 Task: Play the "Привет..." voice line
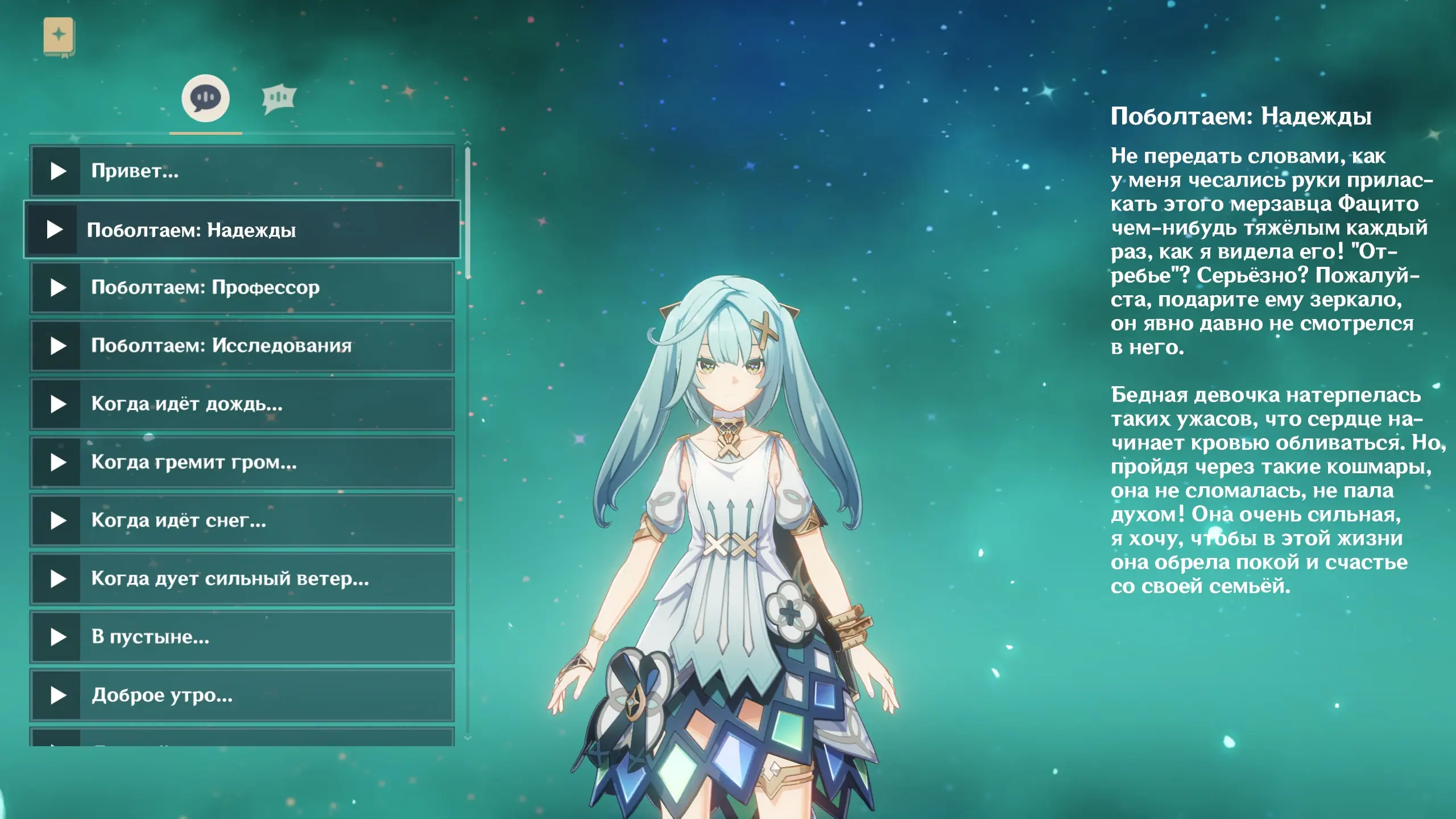click(242, 171)
